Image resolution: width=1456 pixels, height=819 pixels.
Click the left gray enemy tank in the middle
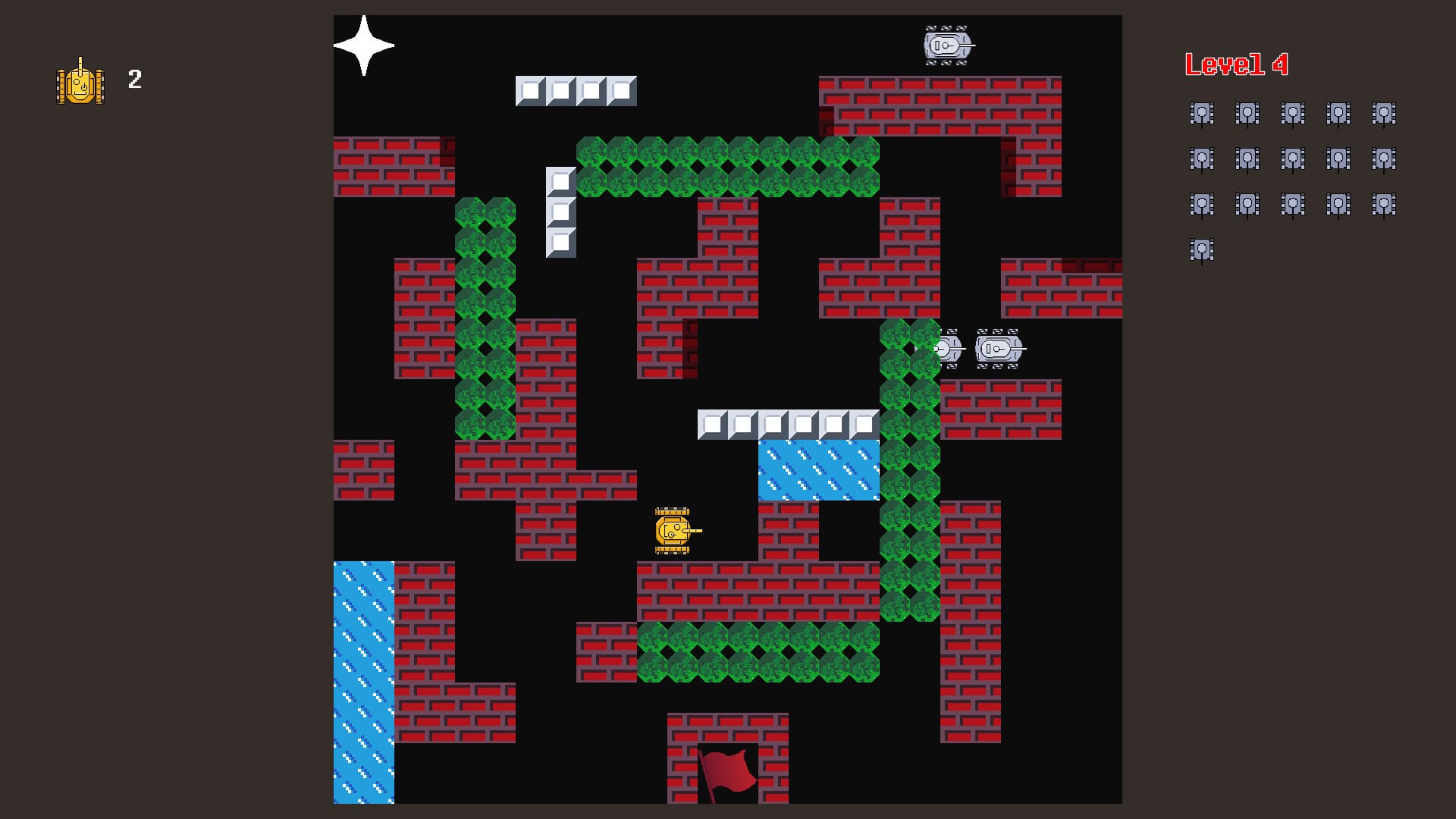[950, 350]
